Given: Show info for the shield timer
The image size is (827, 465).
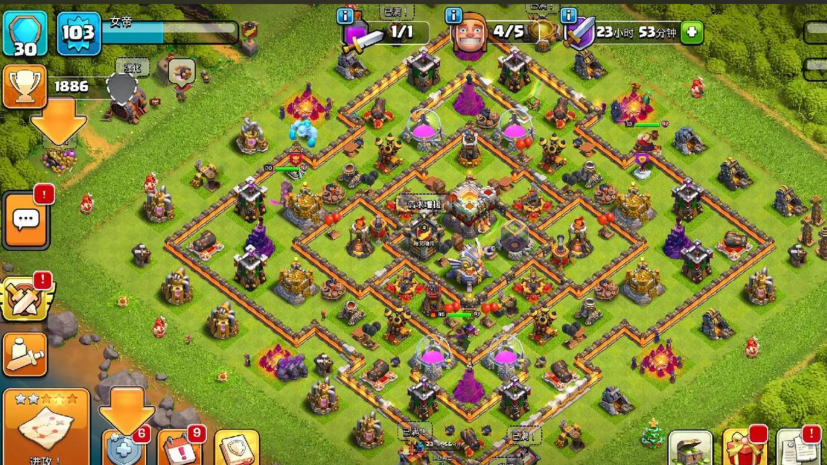Looking at the screenshot, I should 569,16.
